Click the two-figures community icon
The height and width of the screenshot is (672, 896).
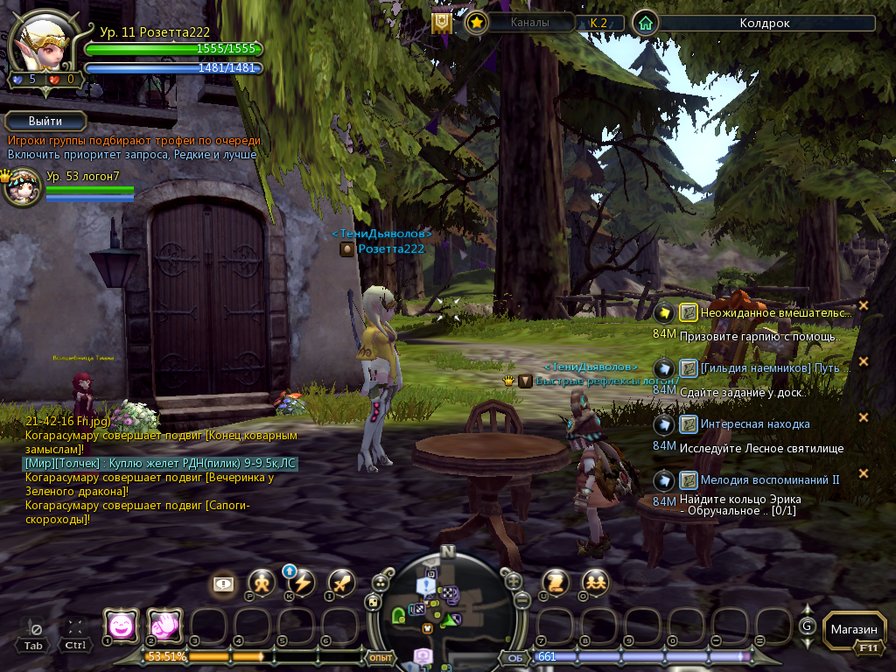coord(597,582)
